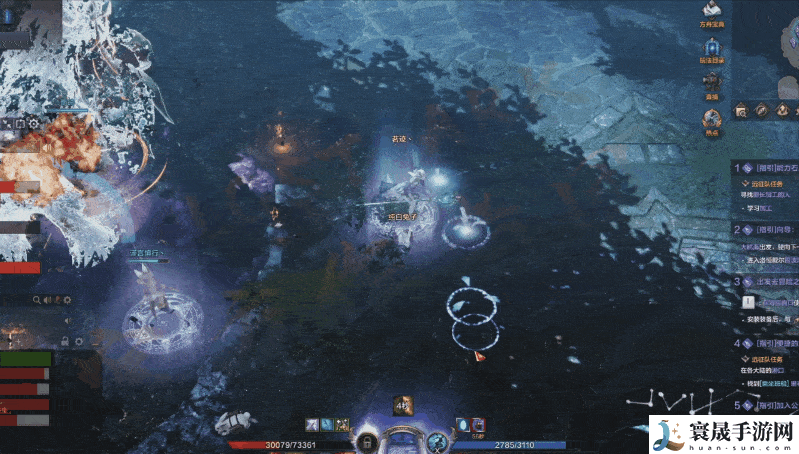Image resolution: width=799 pixels, height=454 pixels.
Task: Click the gear settings icon
Action: point(67,300)
